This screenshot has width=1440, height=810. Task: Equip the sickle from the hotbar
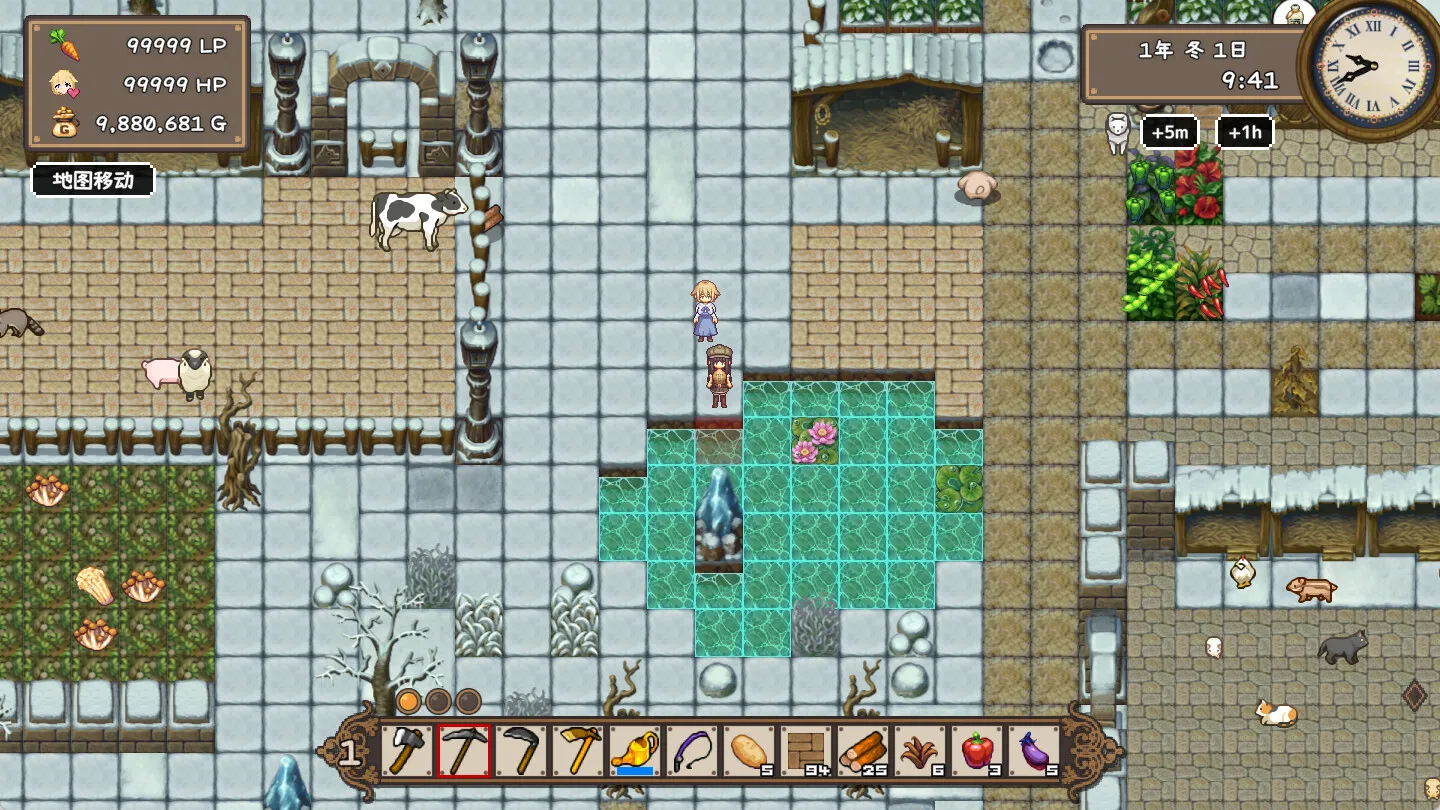pos(521,750)
